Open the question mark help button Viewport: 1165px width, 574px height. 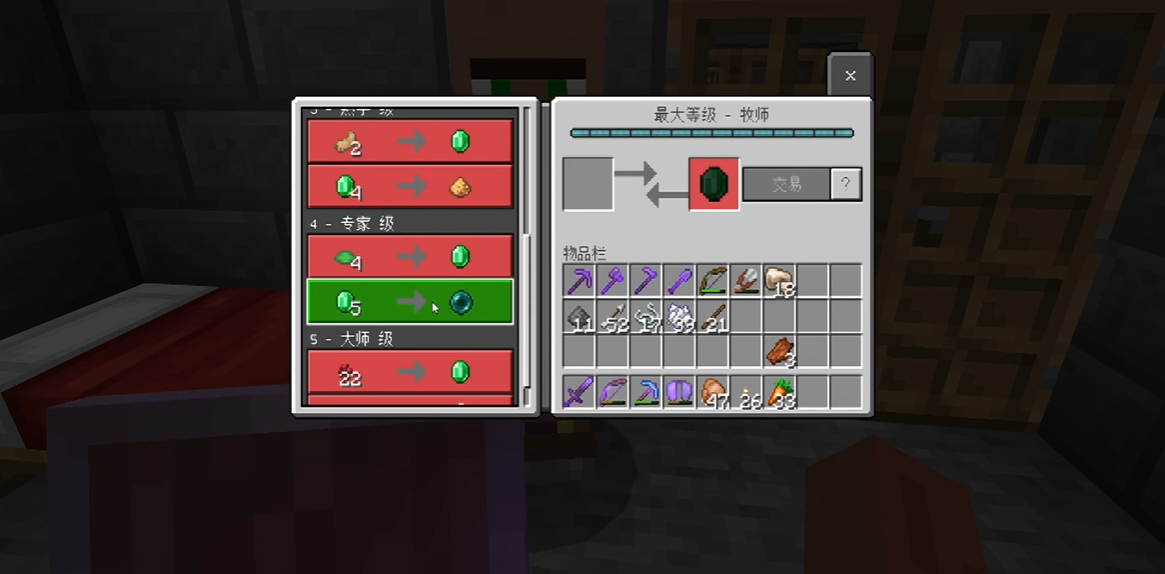[846, 184]
